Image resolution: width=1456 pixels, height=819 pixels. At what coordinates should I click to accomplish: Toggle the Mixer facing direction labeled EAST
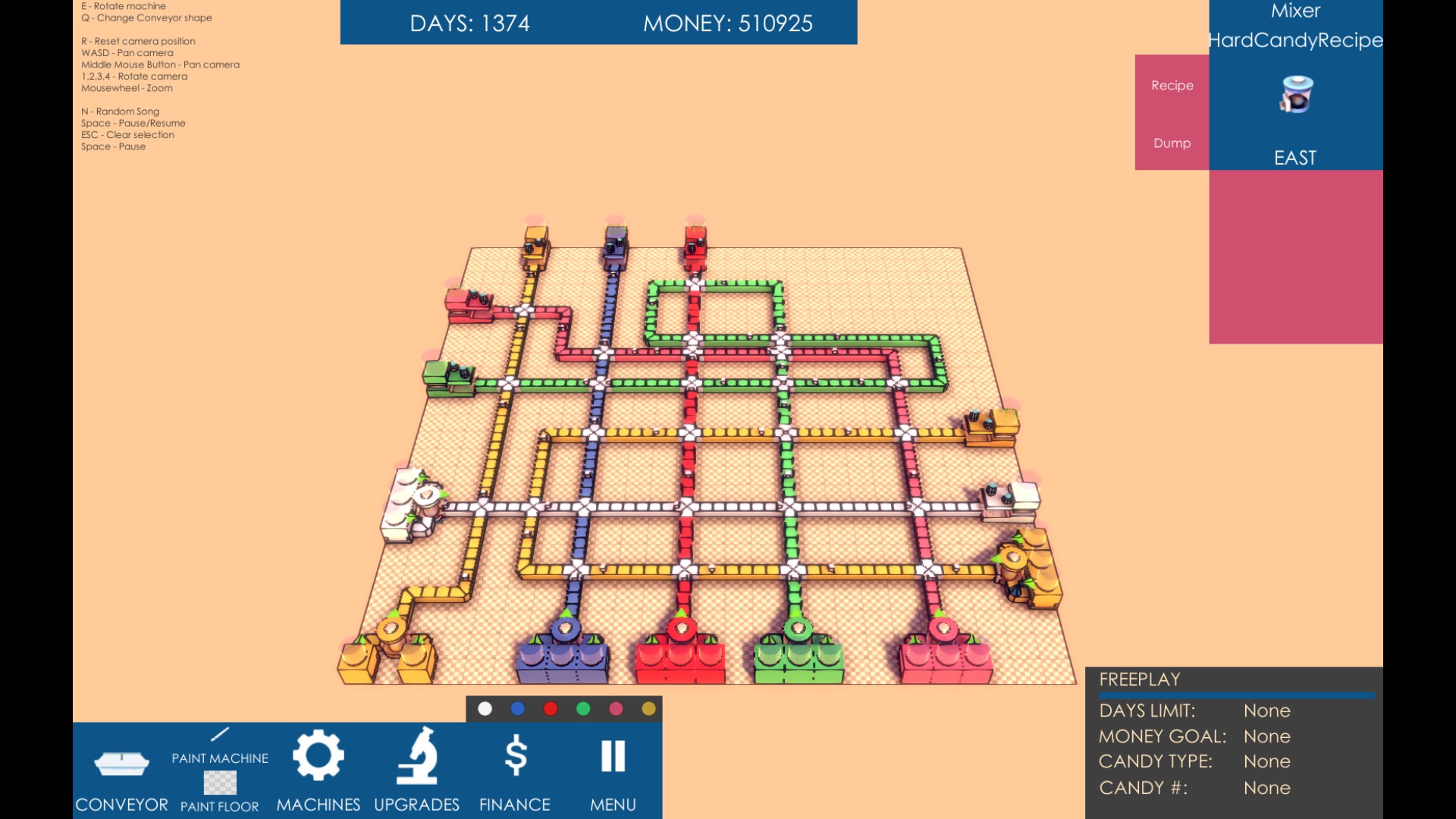tap(1294, 158)
